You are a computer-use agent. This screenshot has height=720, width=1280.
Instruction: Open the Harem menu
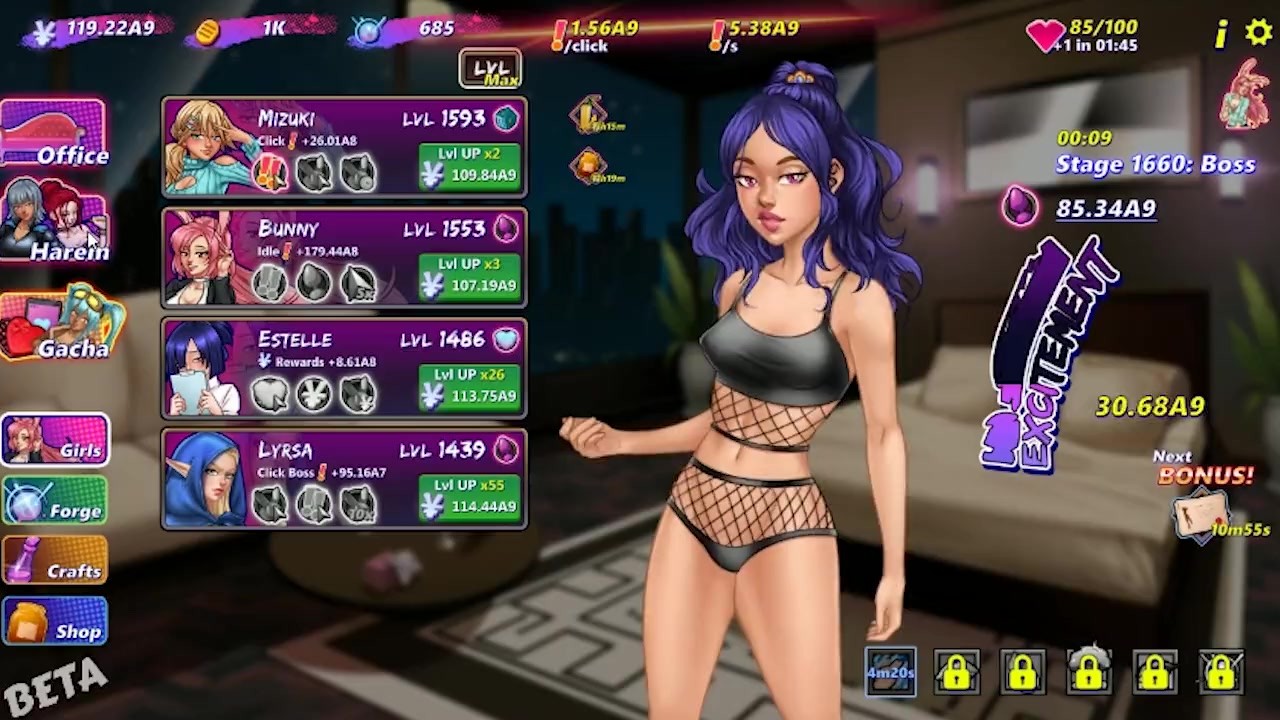pos(54,222)
